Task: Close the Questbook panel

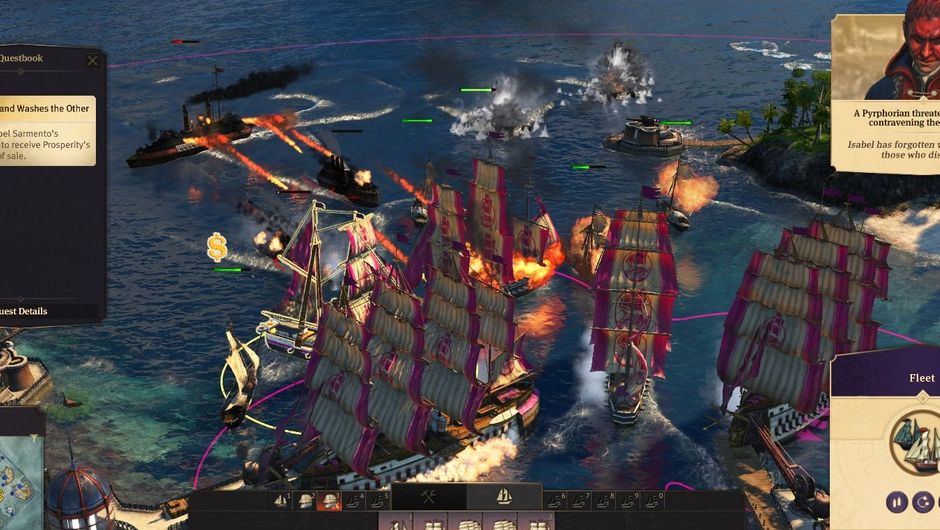Action: point(93,60)
